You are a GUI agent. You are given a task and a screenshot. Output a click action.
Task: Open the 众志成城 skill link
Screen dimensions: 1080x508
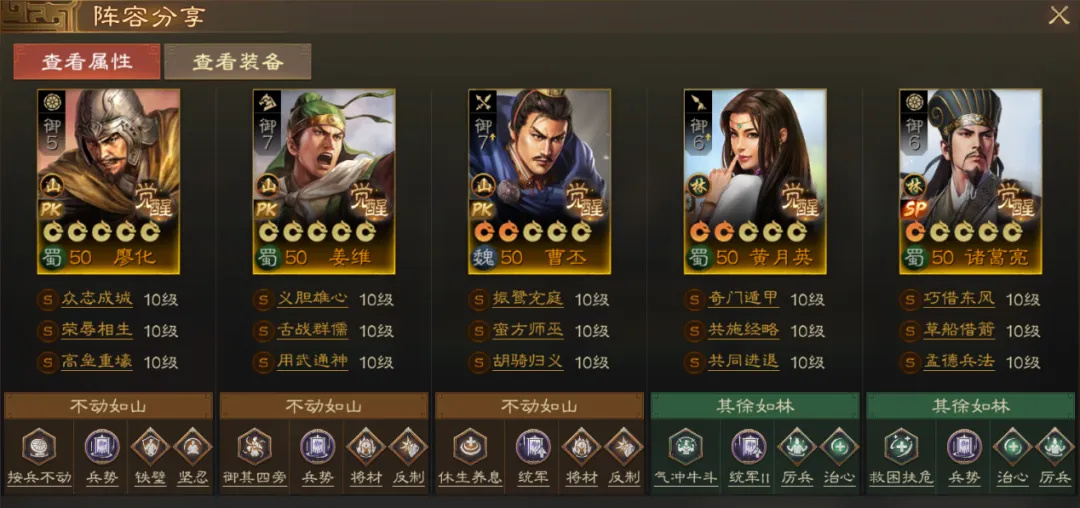click(96, 299)
